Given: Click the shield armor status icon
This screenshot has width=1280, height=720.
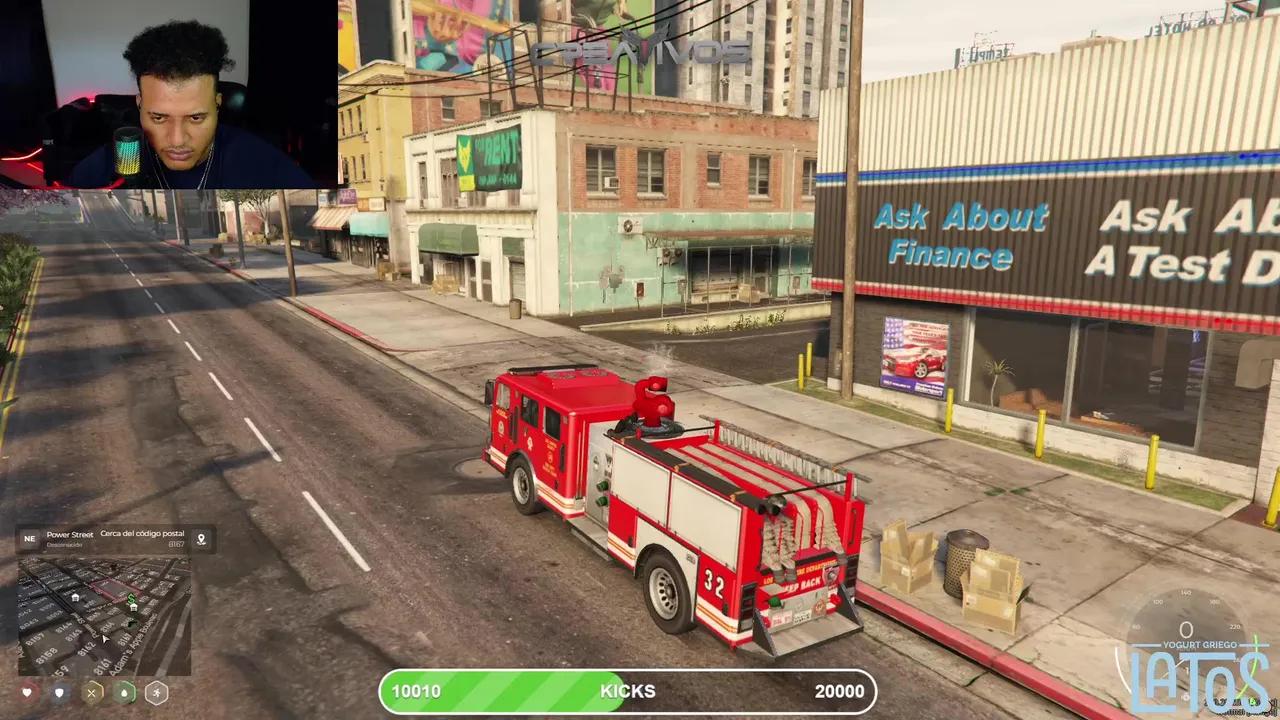Looking at the screenshot, I should (60, 692).
